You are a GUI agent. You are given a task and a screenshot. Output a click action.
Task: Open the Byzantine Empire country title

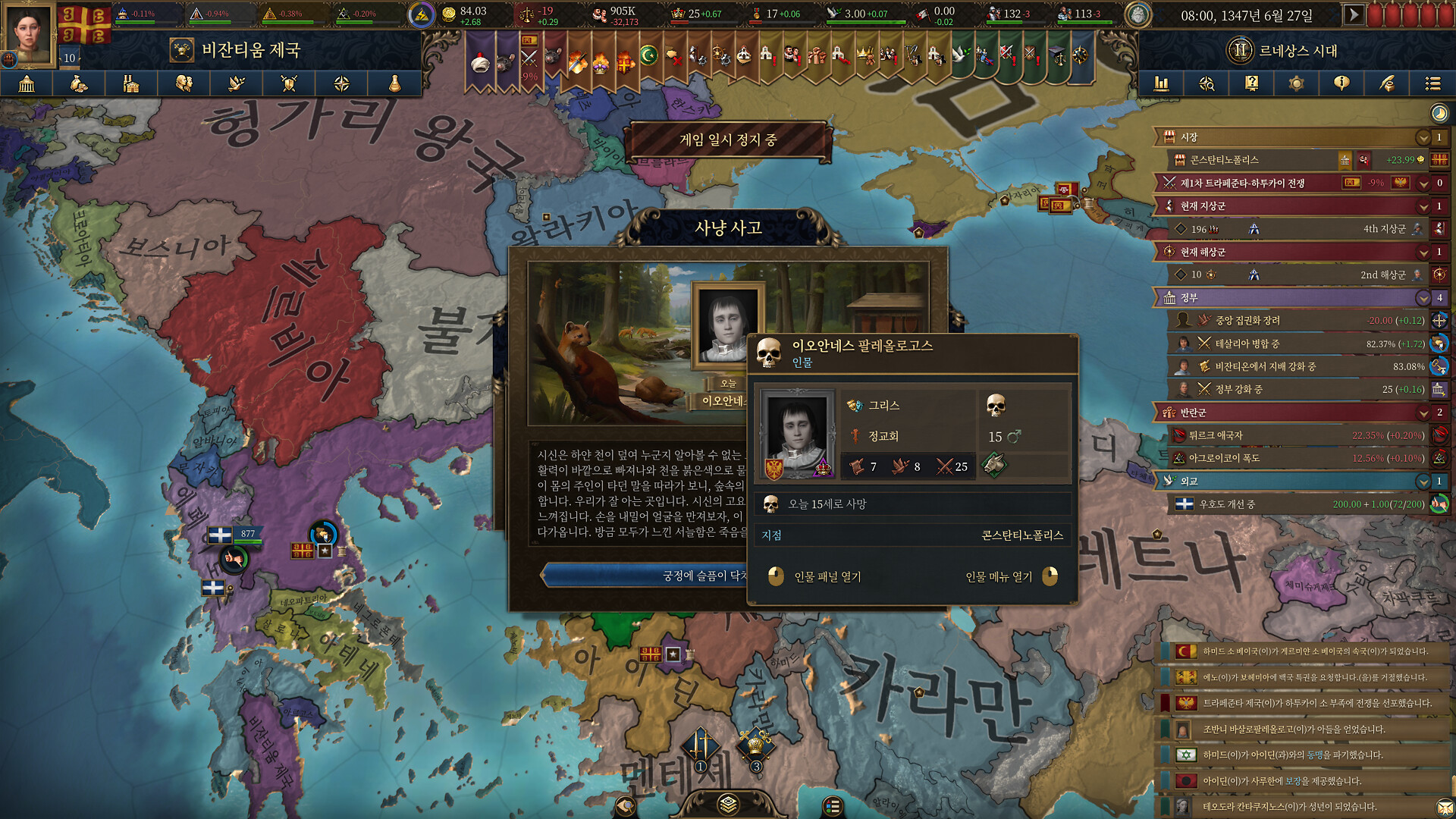coord(250,50)
